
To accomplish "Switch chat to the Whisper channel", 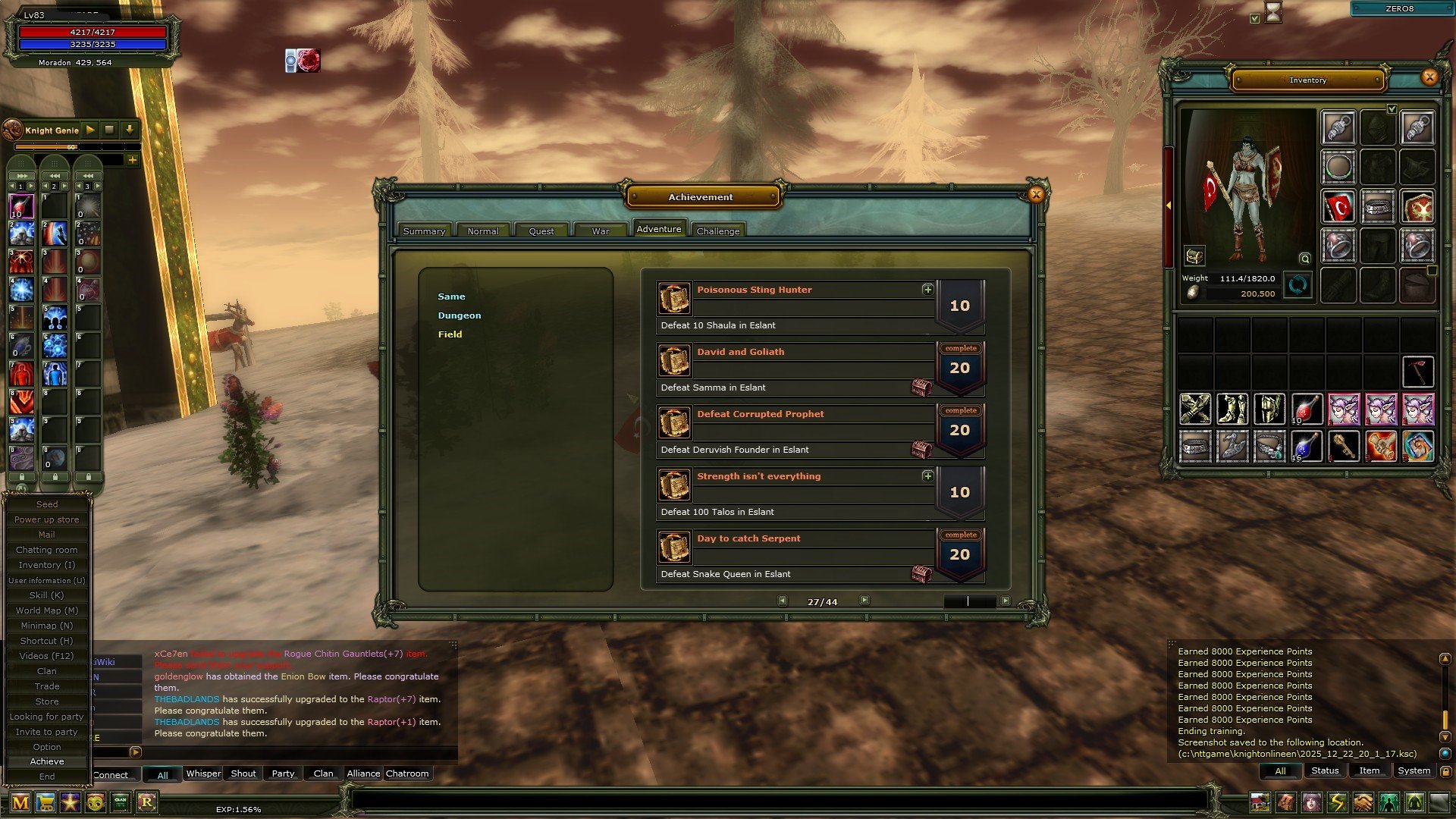I will (x=203, y=773).
